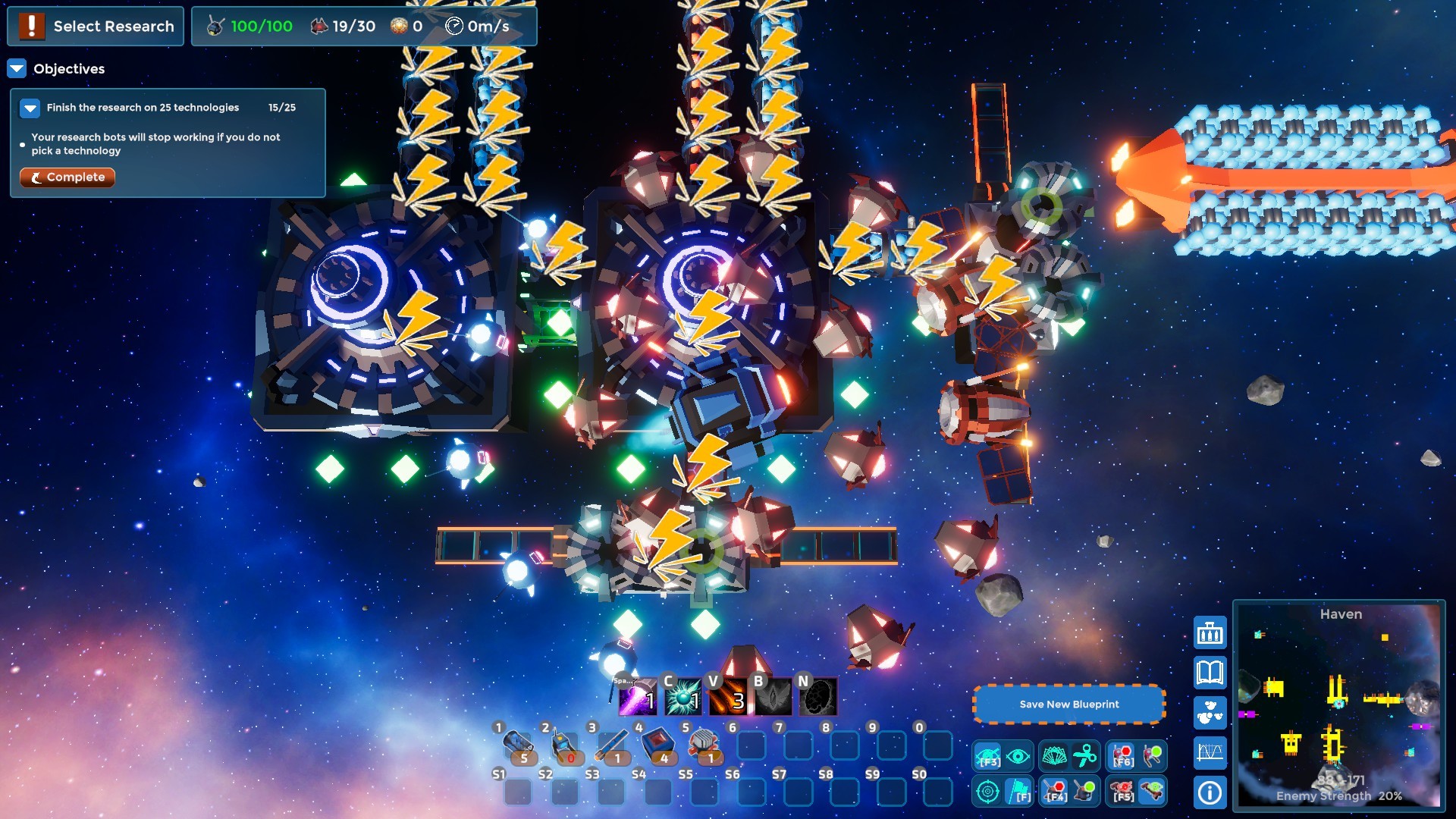1456x819 pixels.
Task: Collapse the 25 technologies objective entry
Action: 30,108
